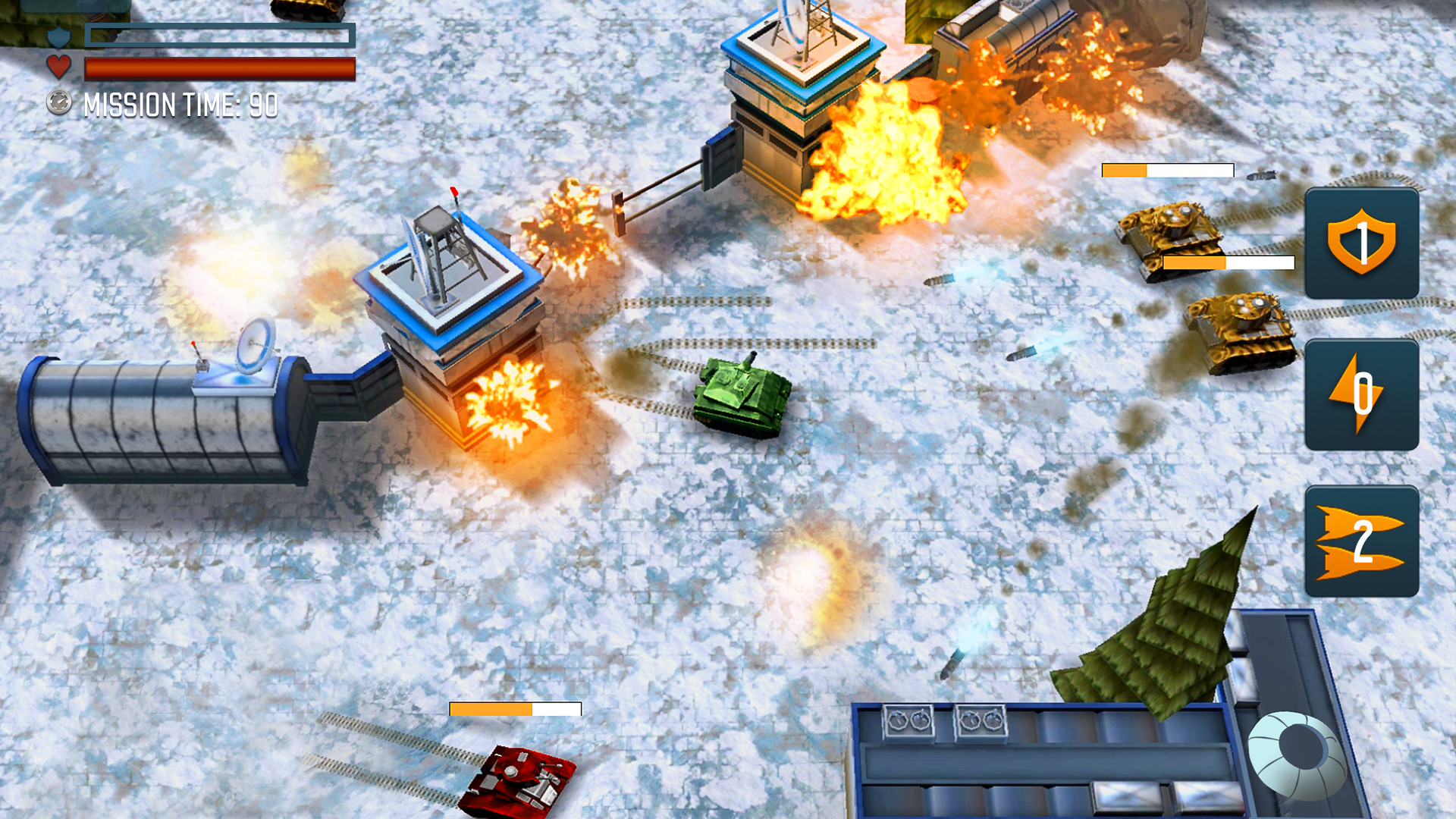Click the mission timer stopwatch icon
The height and width of the screenshot is (819, 1456).
(61, 102)
